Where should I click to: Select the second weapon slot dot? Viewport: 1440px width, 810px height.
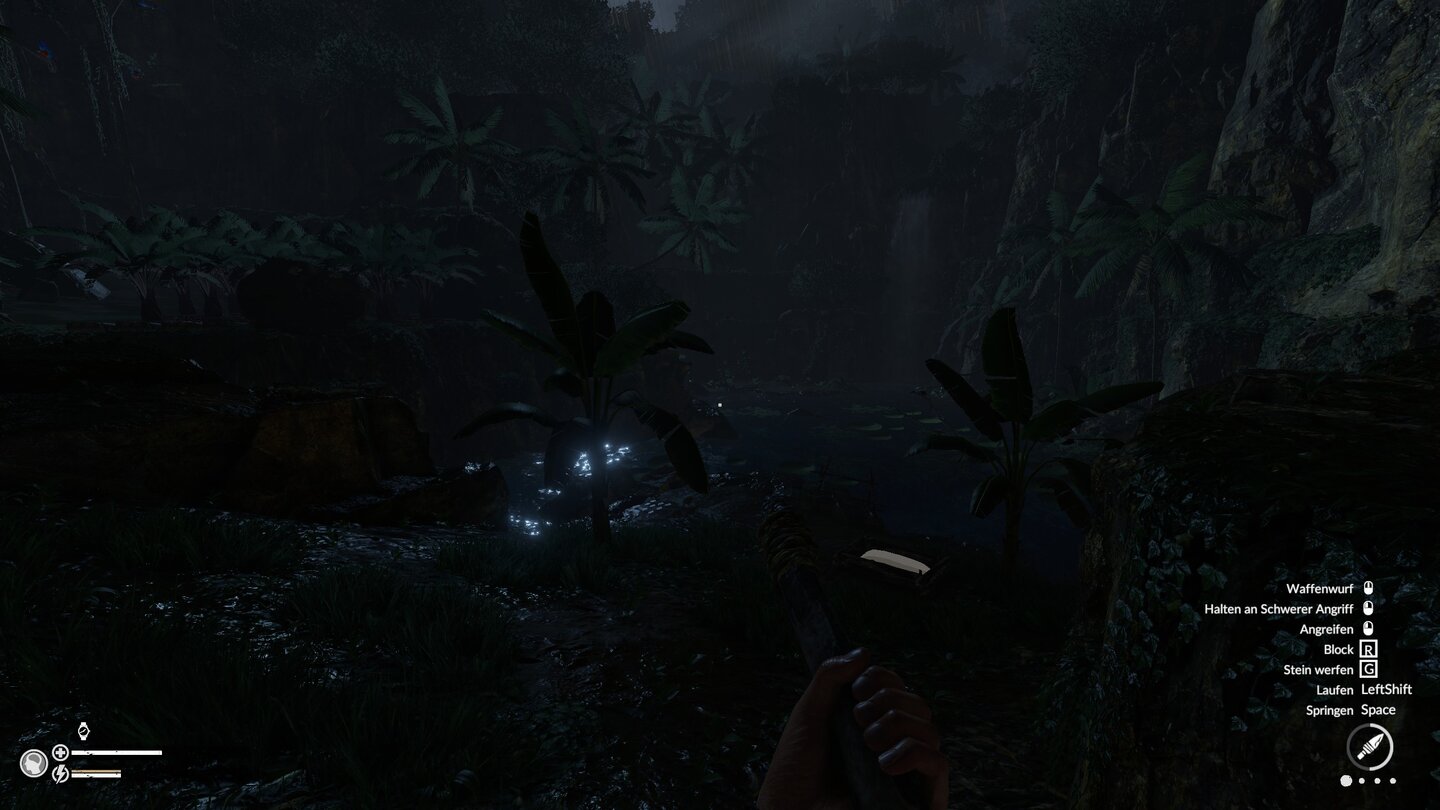(1361, 781)
